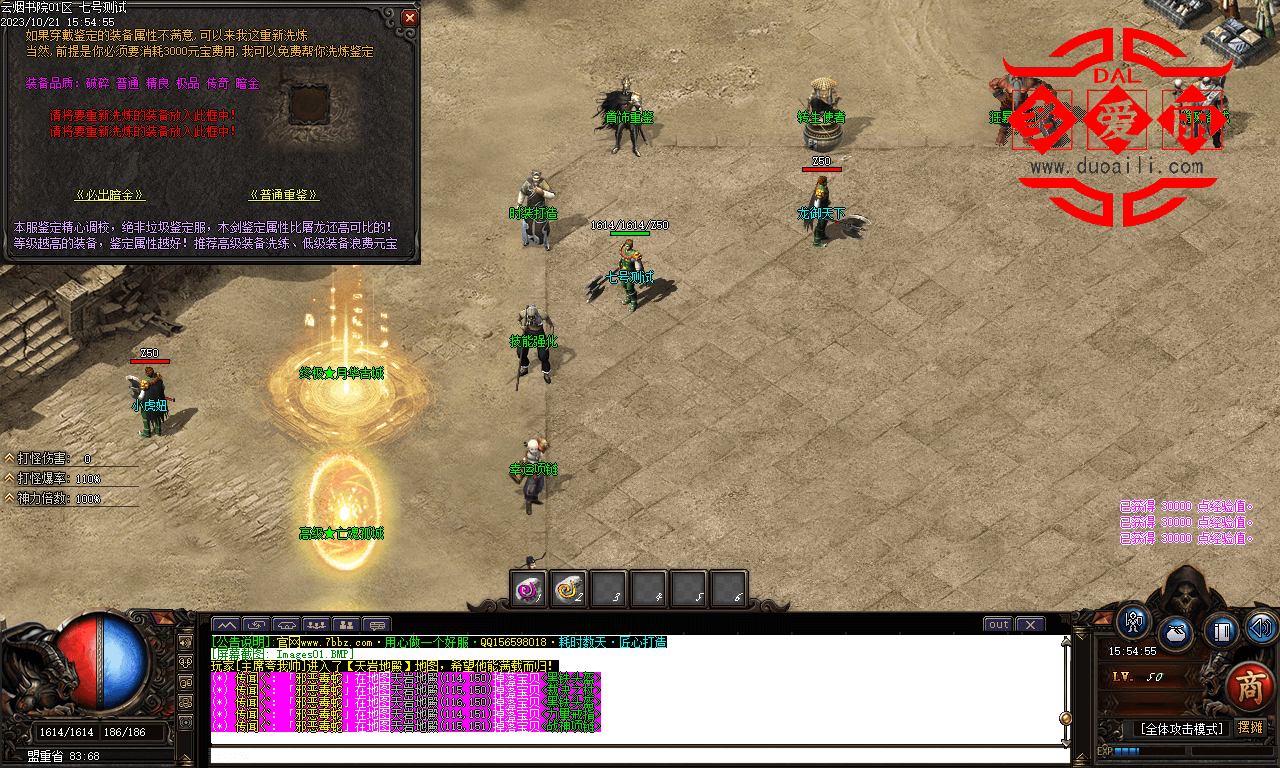Choose the 《必出暗金》 refining option
The width and height of the screenshot is (1280, 768).
coord(110,195)
